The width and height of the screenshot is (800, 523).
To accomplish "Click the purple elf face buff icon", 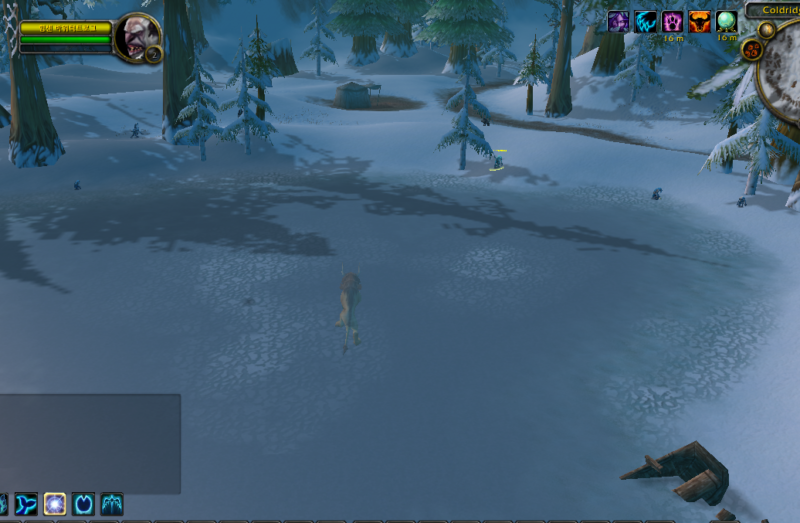I will (619, 21).
